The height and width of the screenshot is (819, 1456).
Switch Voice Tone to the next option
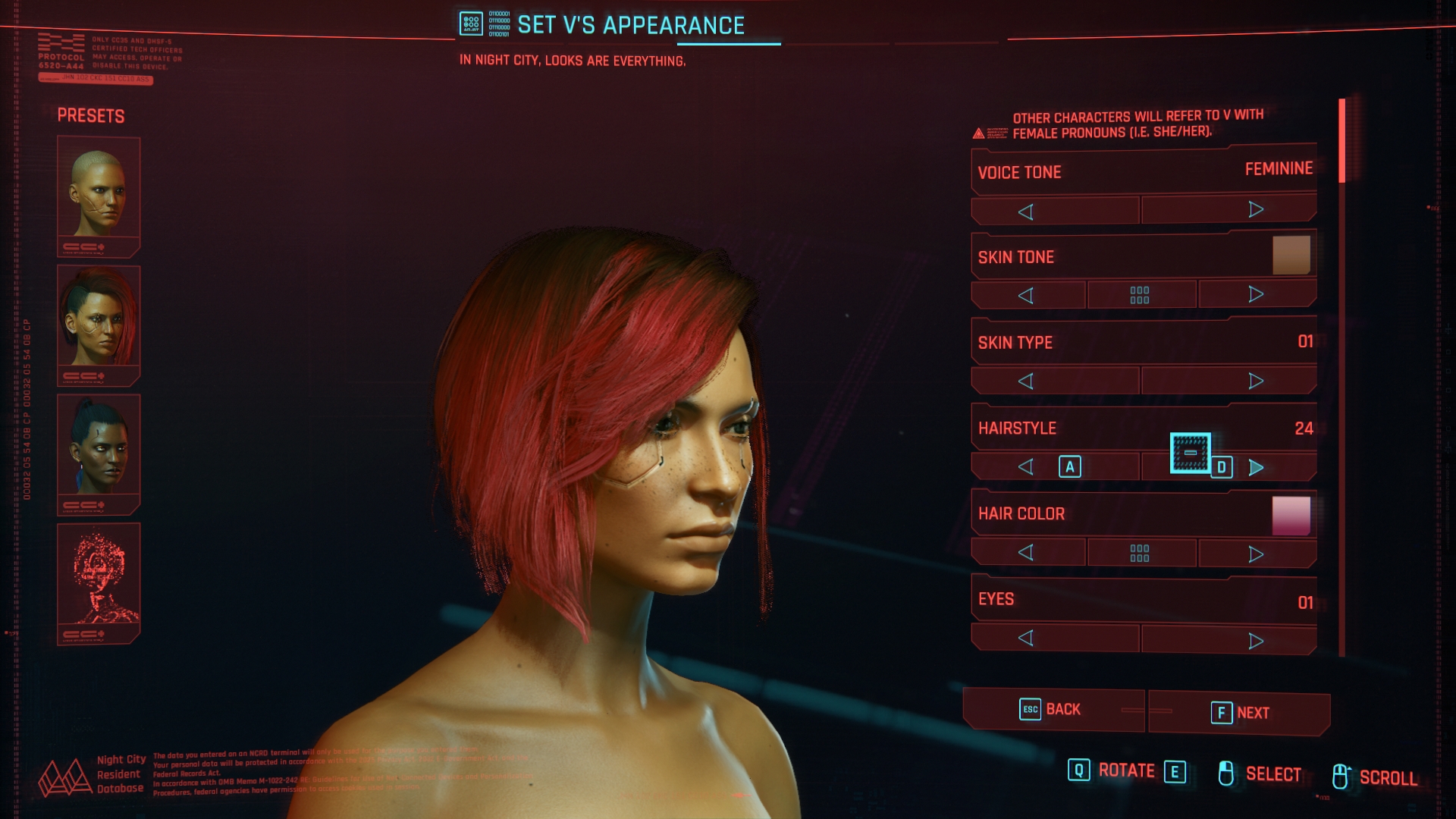(1255, 210)
